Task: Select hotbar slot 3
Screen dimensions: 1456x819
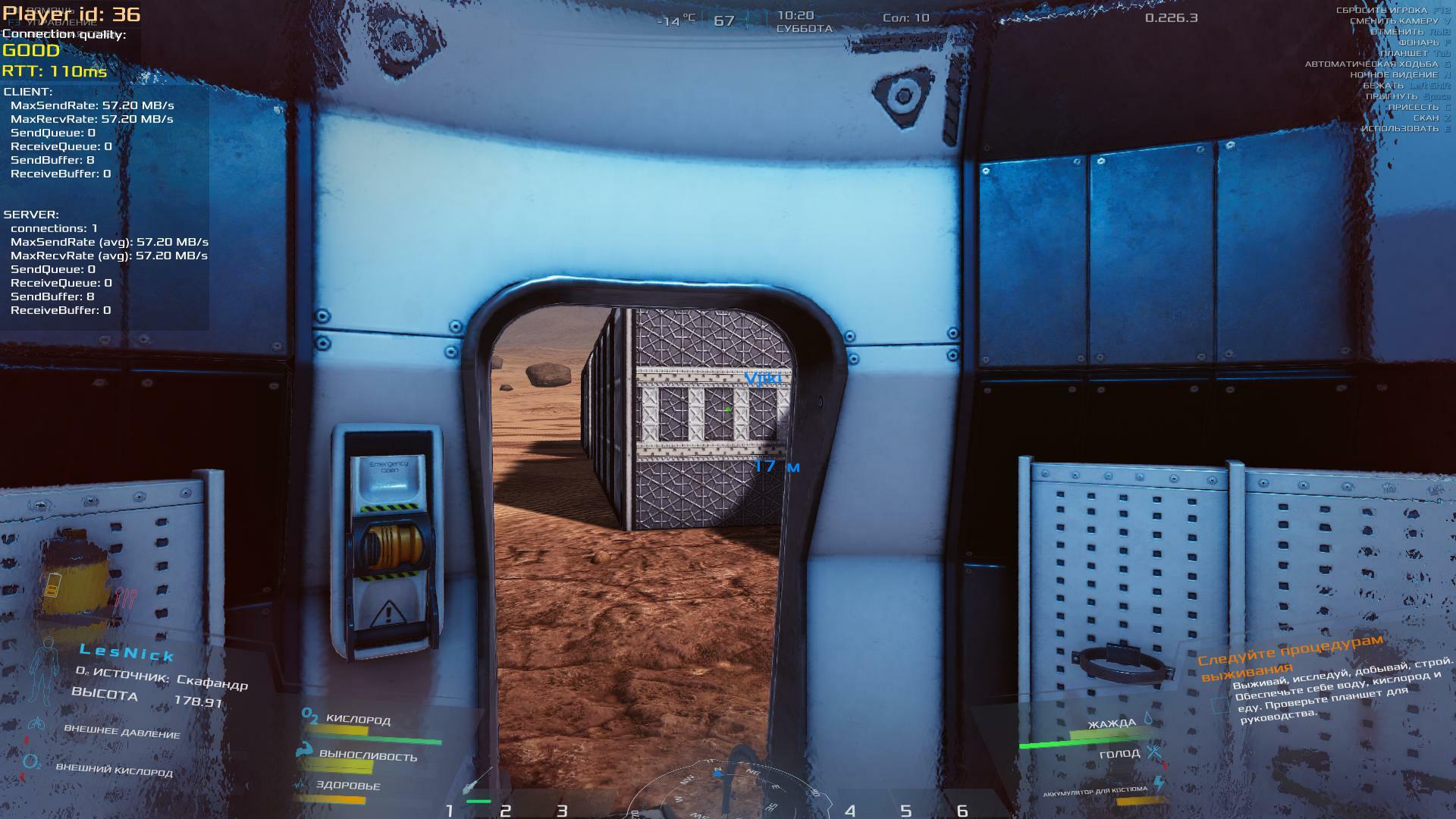Action: 562,810
